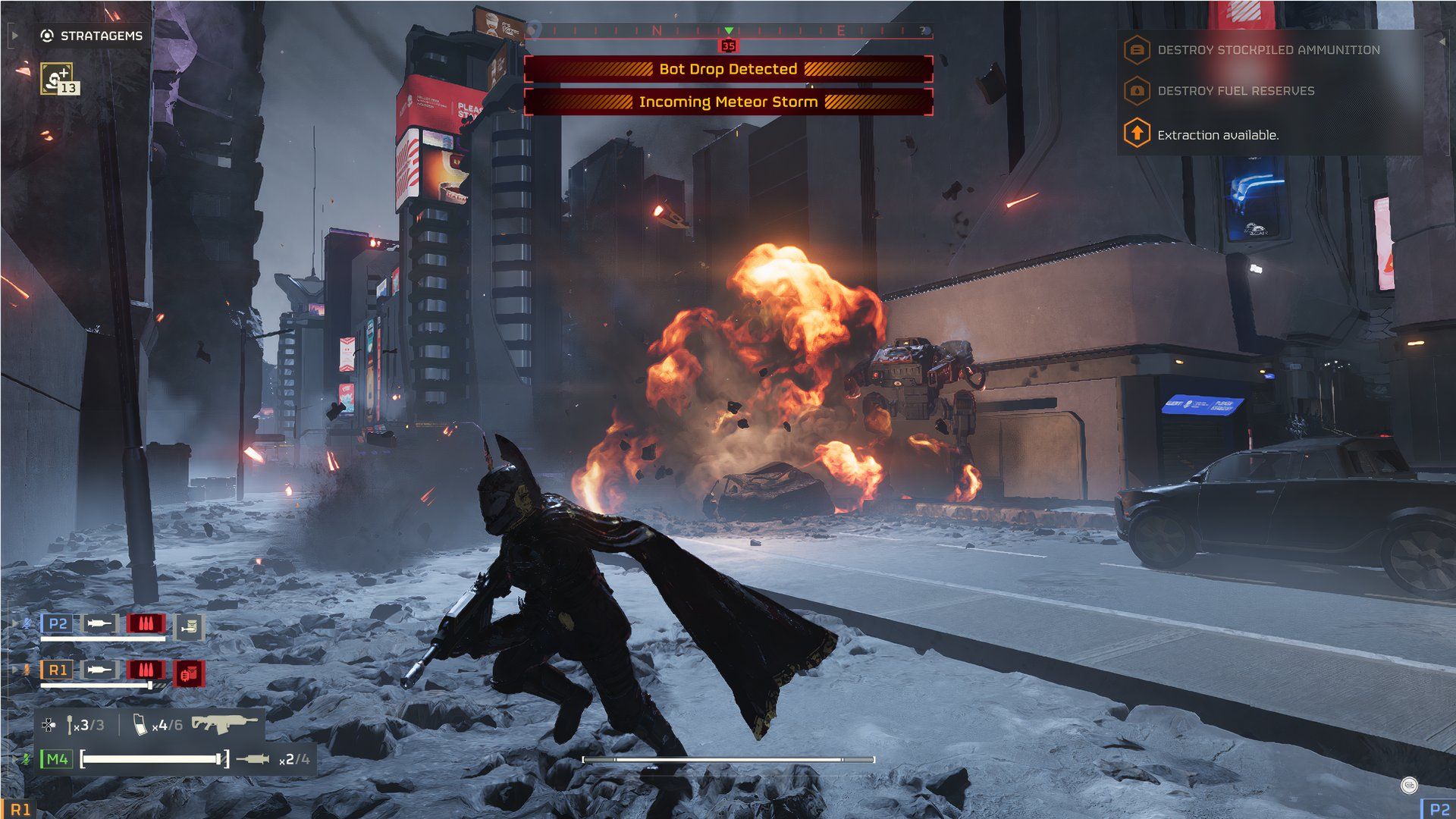Image resolution: width=1456 pixels, height=819 pixels.
Task: Click R1's stim syringe status icon
Action: point(99,670)
